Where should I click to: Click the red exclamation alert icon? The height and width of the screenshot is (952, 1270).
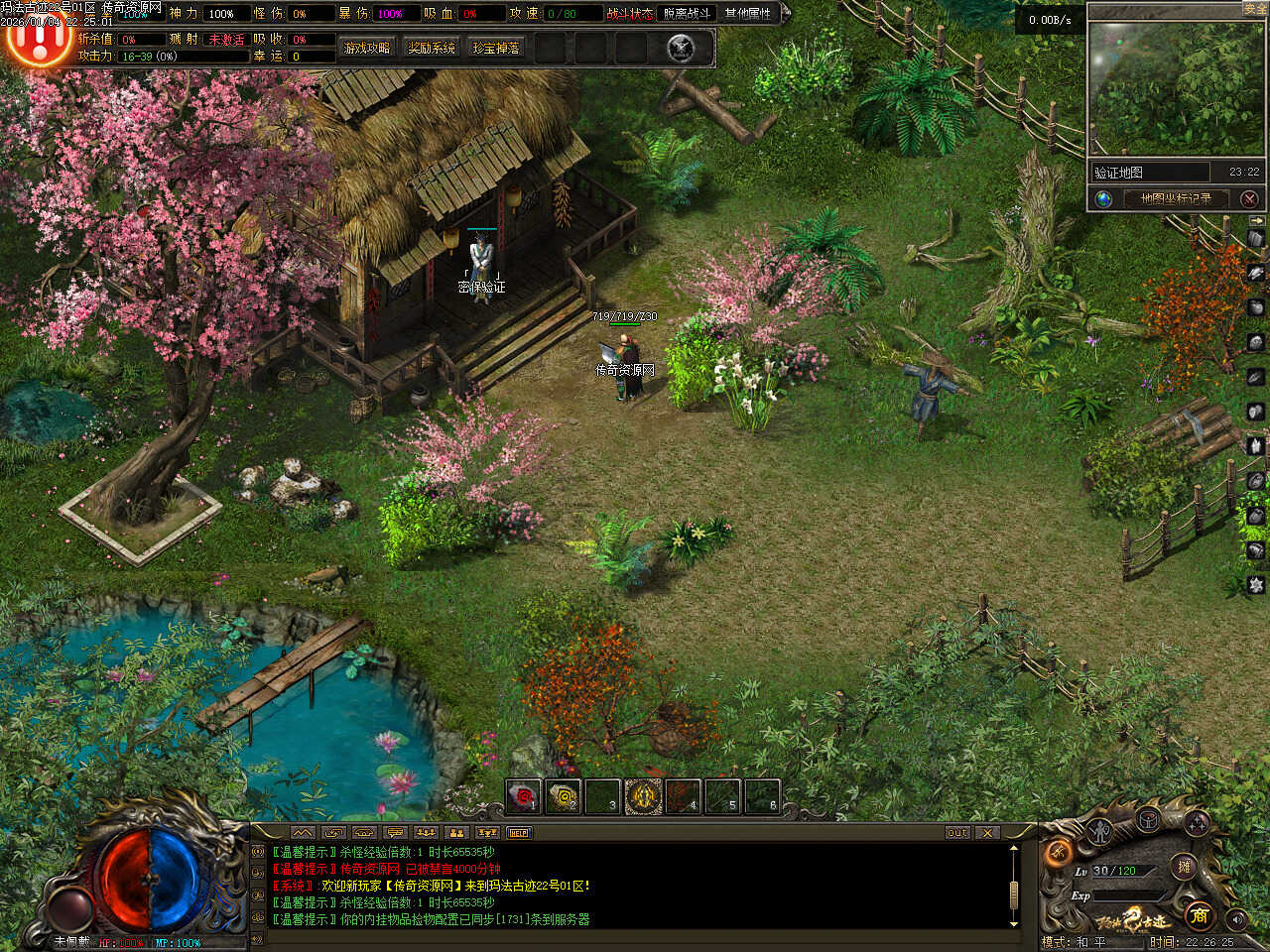[x=38, y=40]
